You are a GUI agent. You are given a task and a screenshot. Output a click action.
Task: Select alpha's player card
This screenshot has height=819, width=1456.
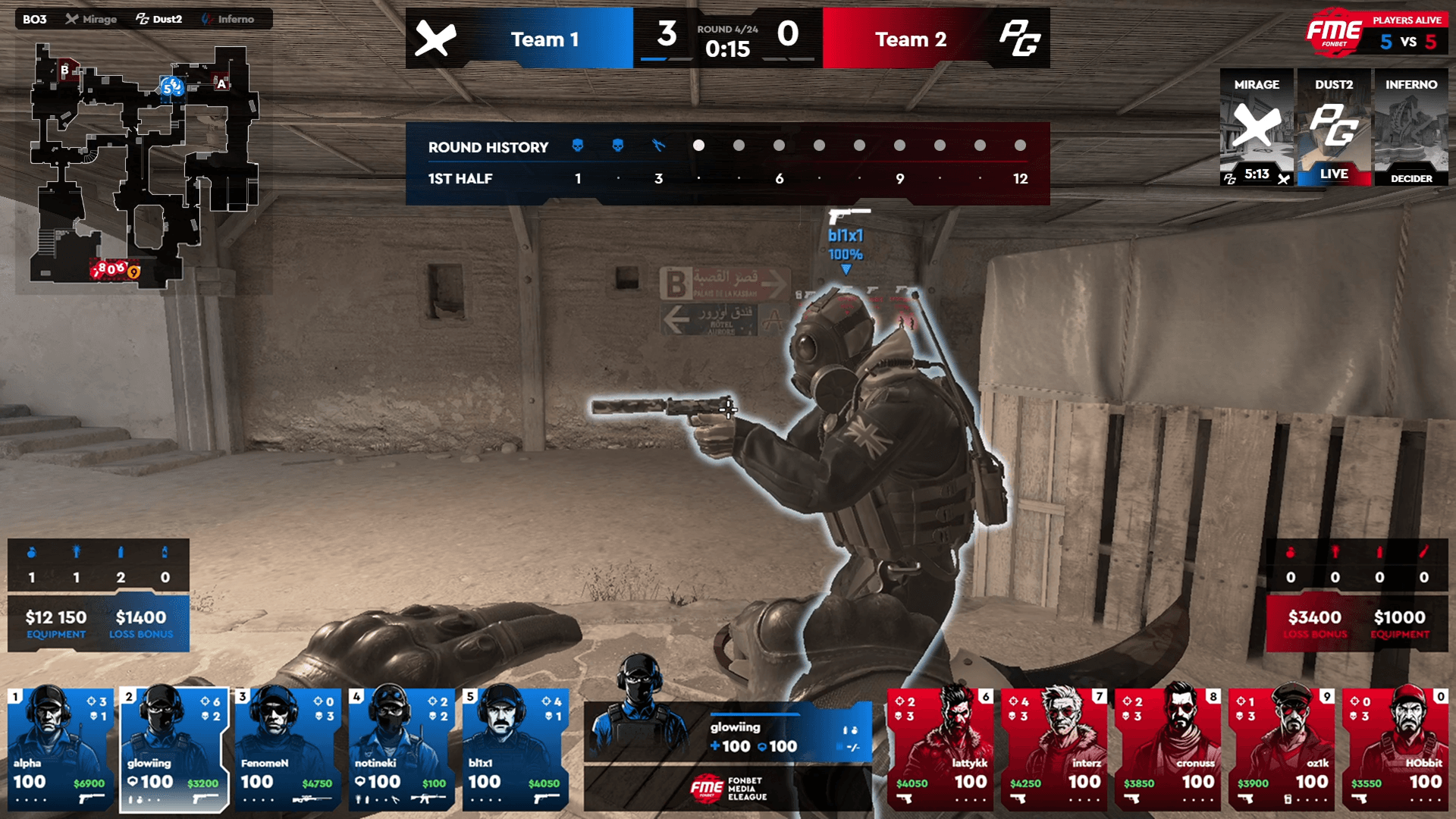(61, 748)
